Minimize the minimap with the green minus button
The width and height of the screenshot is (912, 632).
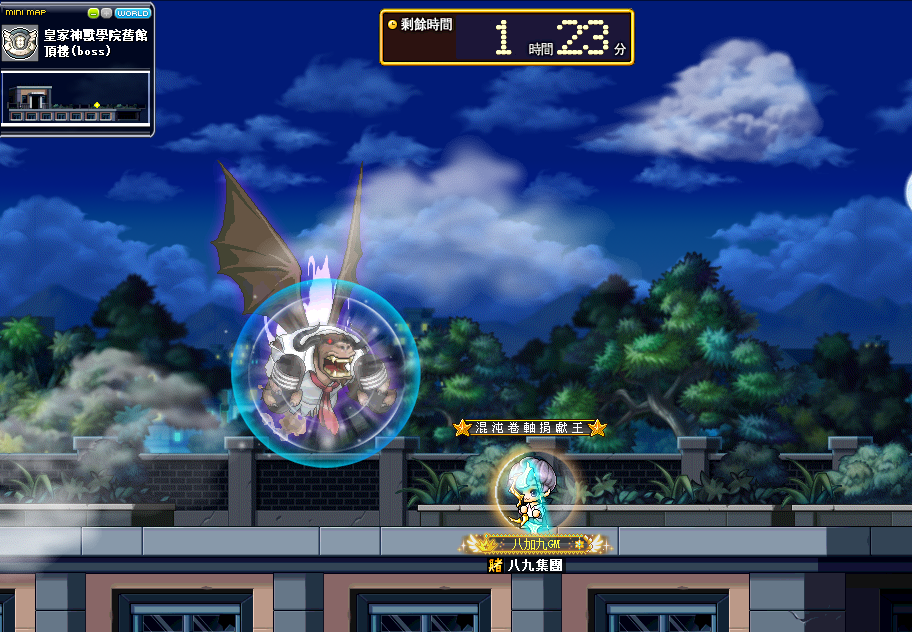[94, 13]
